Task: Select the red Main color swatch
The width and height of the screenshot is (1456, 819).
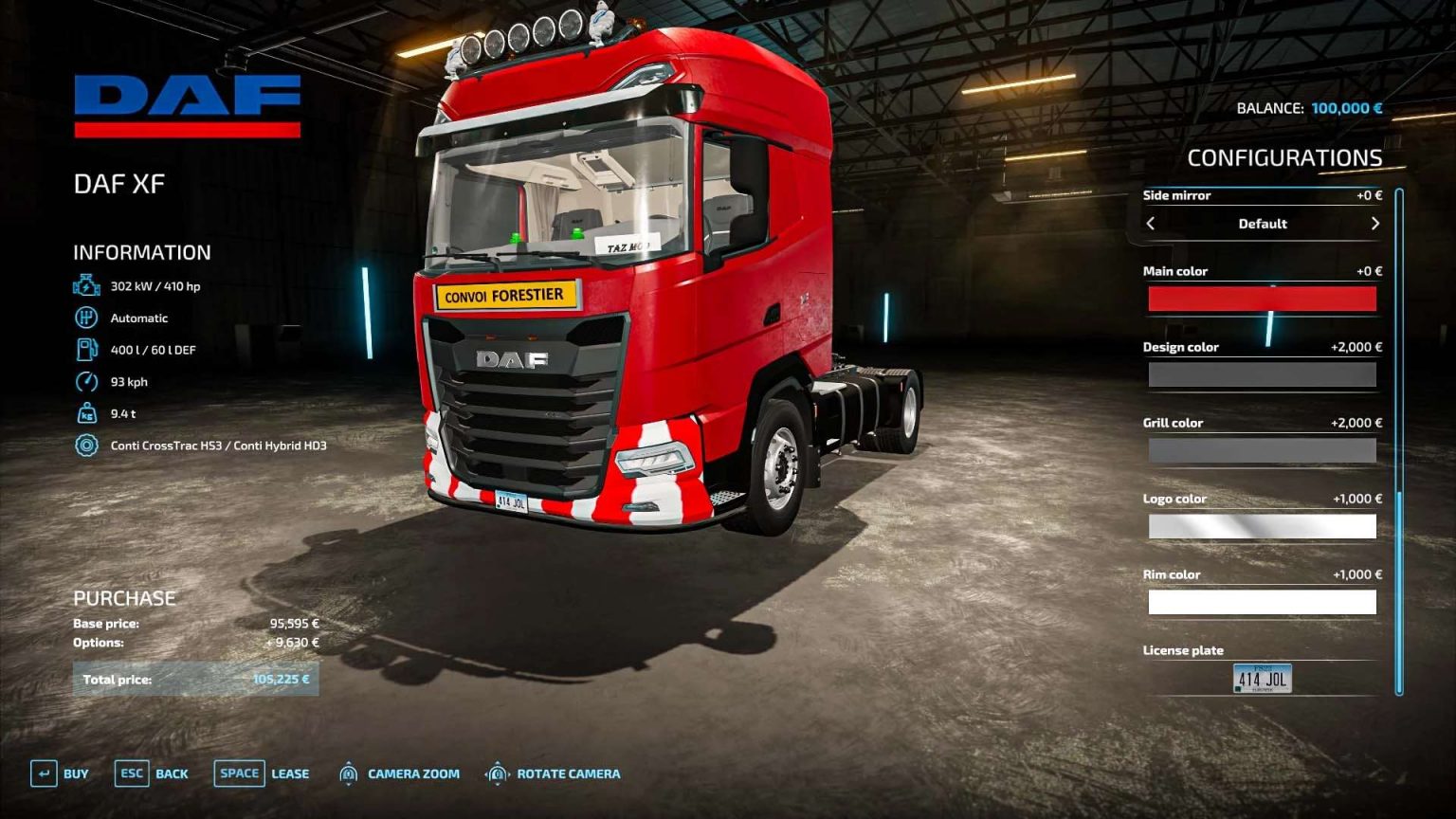Action: [x=1263, y=298]
